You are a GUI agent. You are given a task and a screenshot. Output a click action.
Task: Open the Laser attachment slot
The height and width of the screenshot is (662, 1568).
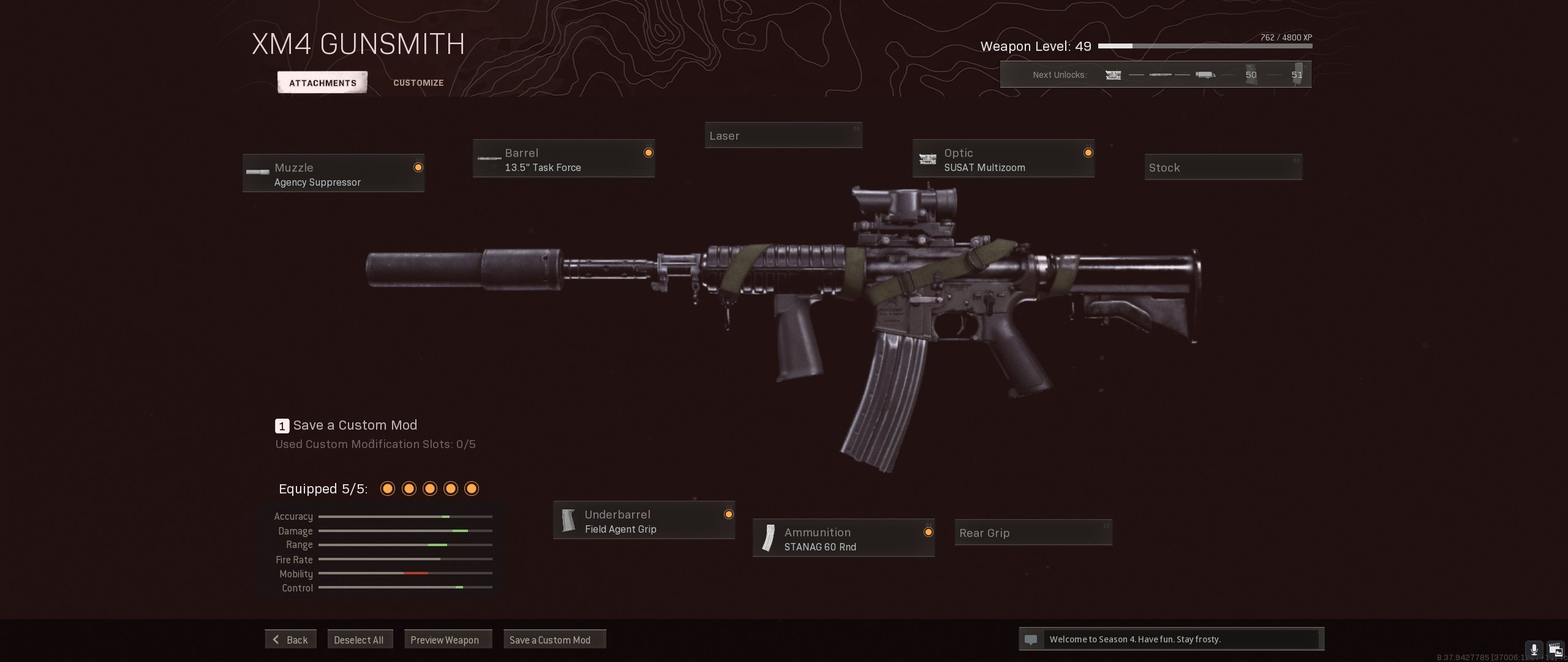point(783,135)
